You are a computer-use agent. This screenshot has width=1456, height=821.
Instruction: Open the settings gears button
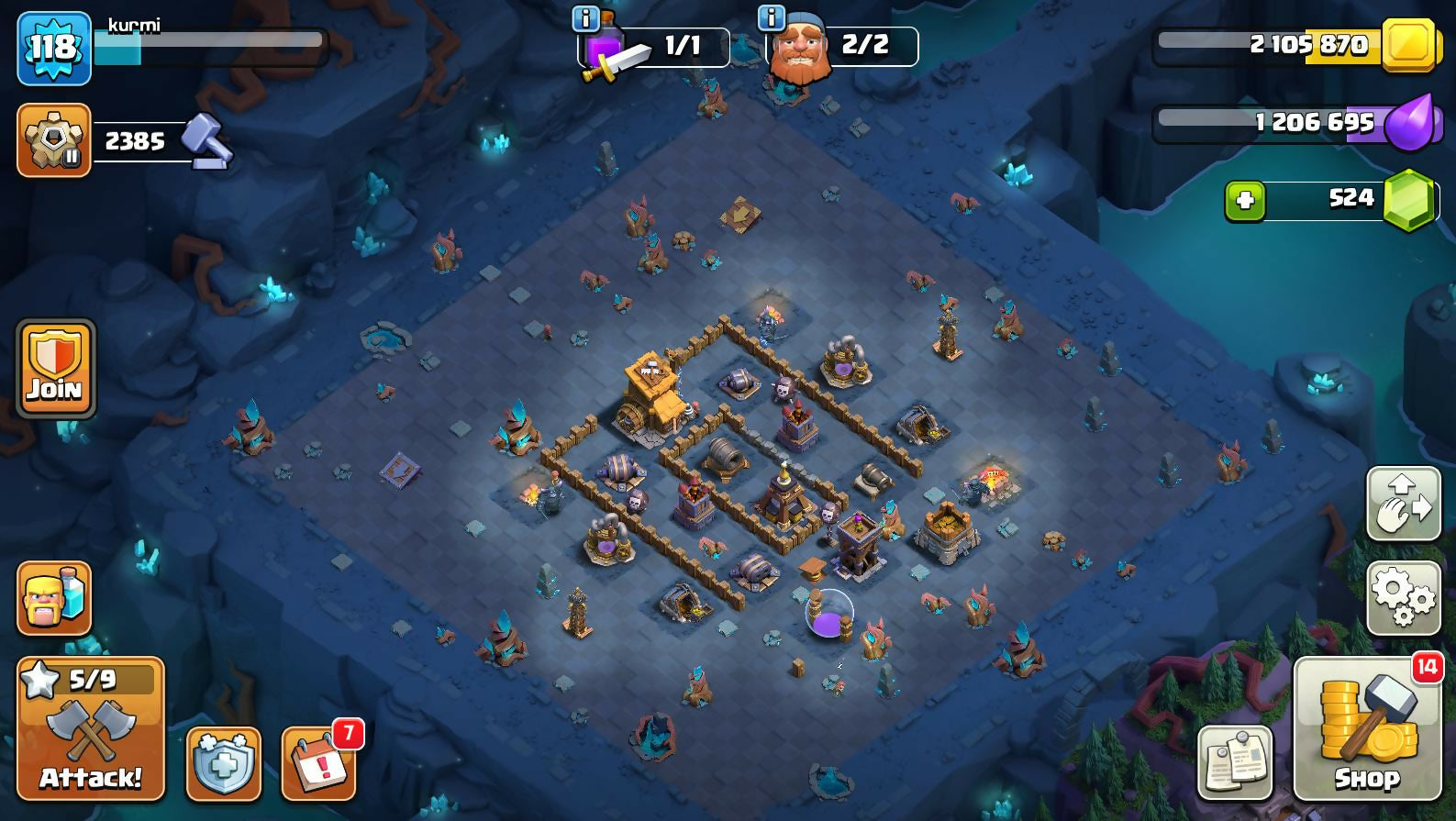click(1402, 598)
